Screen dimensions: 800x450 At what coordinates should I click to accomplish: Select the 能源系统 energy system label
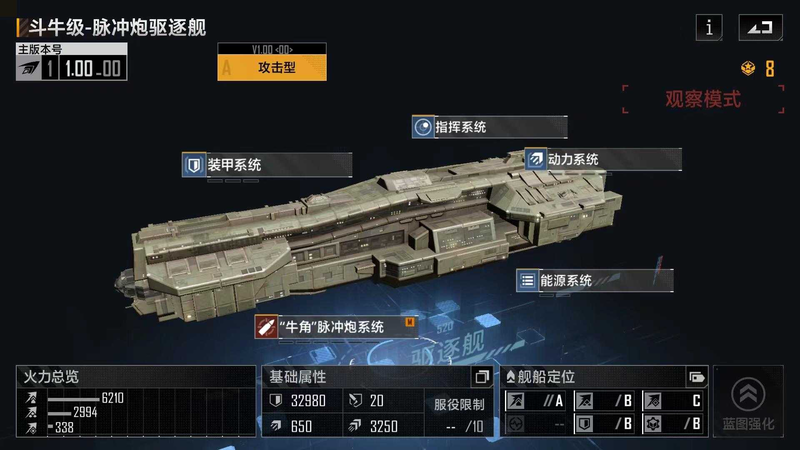tap(594, 281)
